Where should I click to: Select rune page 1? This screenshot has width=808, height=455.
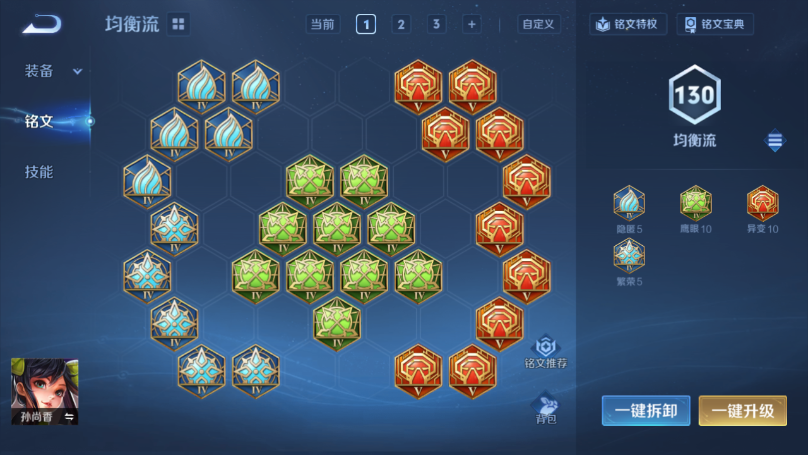[366, 24]
